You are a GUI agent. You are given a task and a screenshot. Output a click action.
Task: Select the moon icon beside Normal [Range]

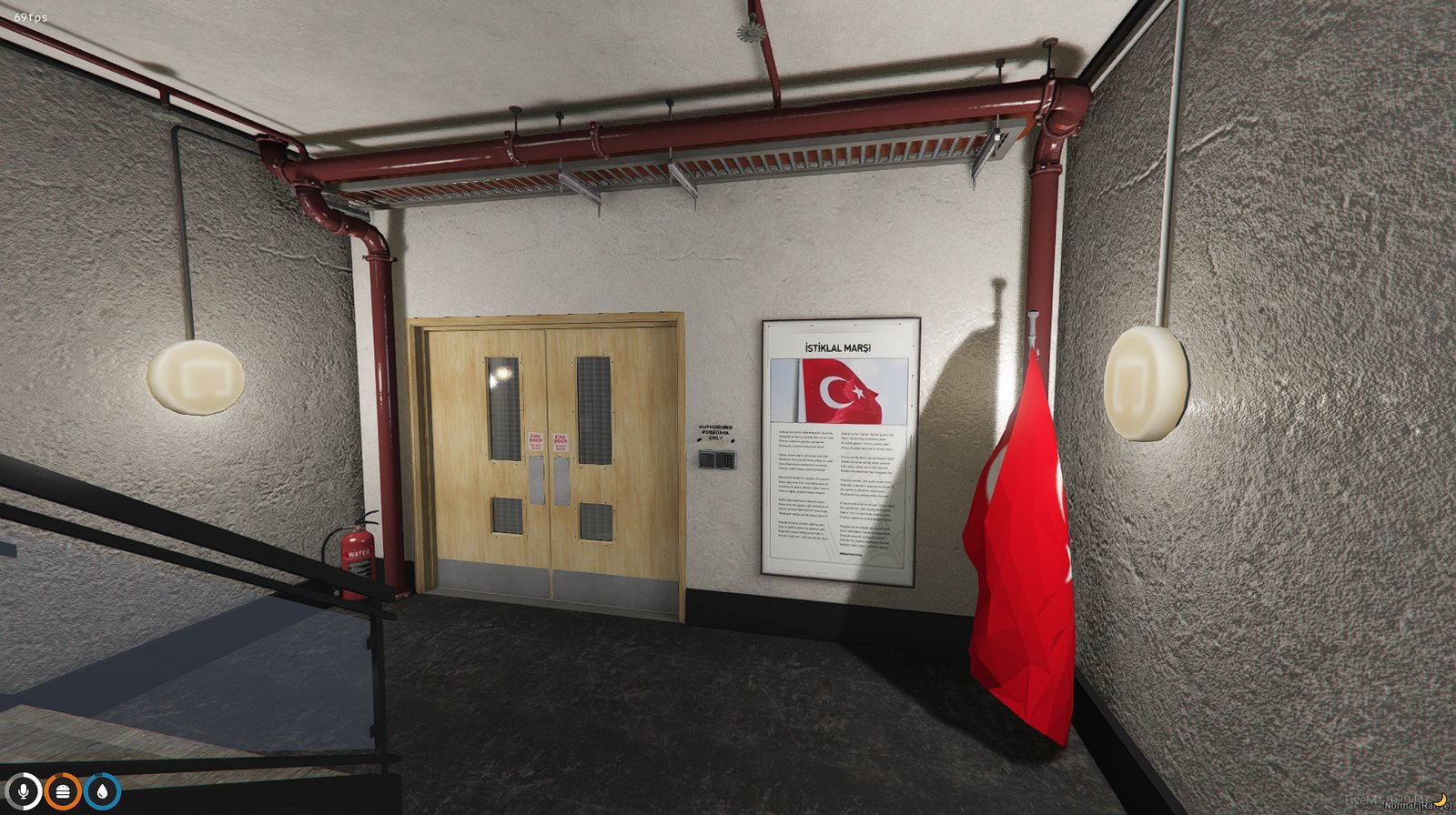(x=1442, y=800)
